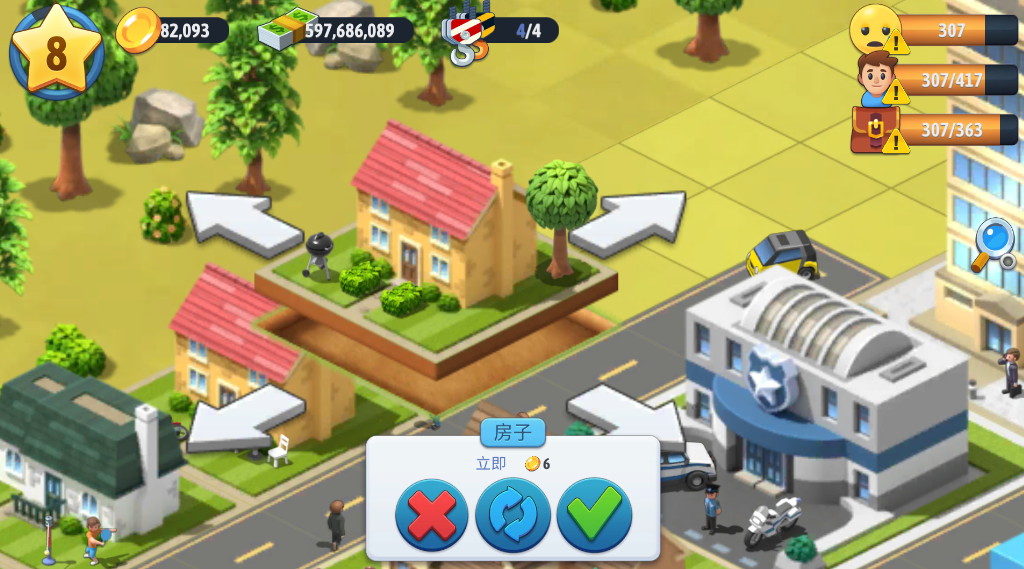Open the population citizen indicator
This screenshot has height=569, width=1024.
coord(877,79)
